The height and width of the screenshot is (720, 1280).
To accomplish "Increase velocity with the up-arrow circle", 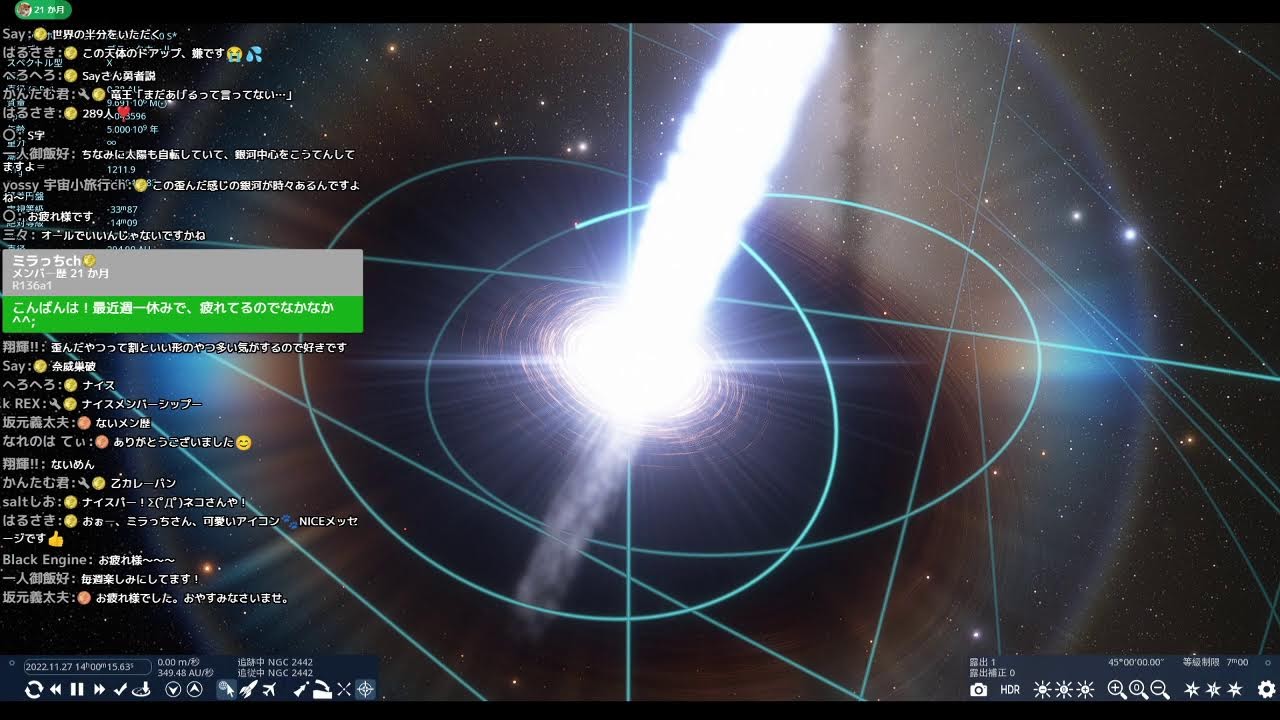I will (194, 689).
